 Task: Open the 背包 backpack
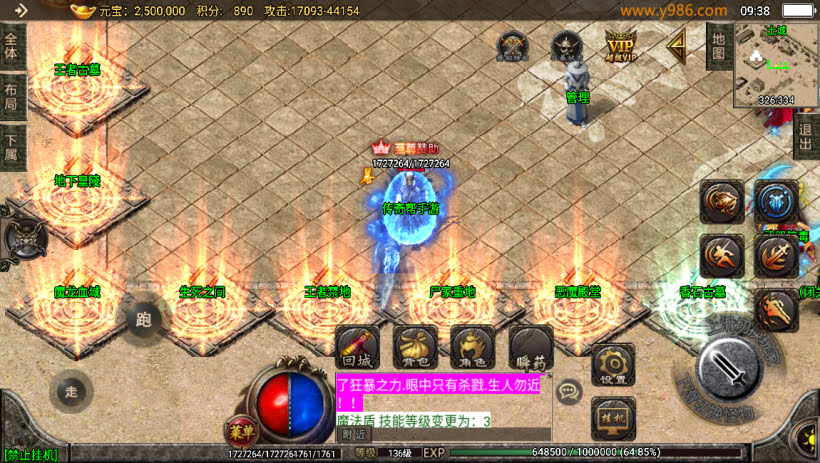coord(415,346)
